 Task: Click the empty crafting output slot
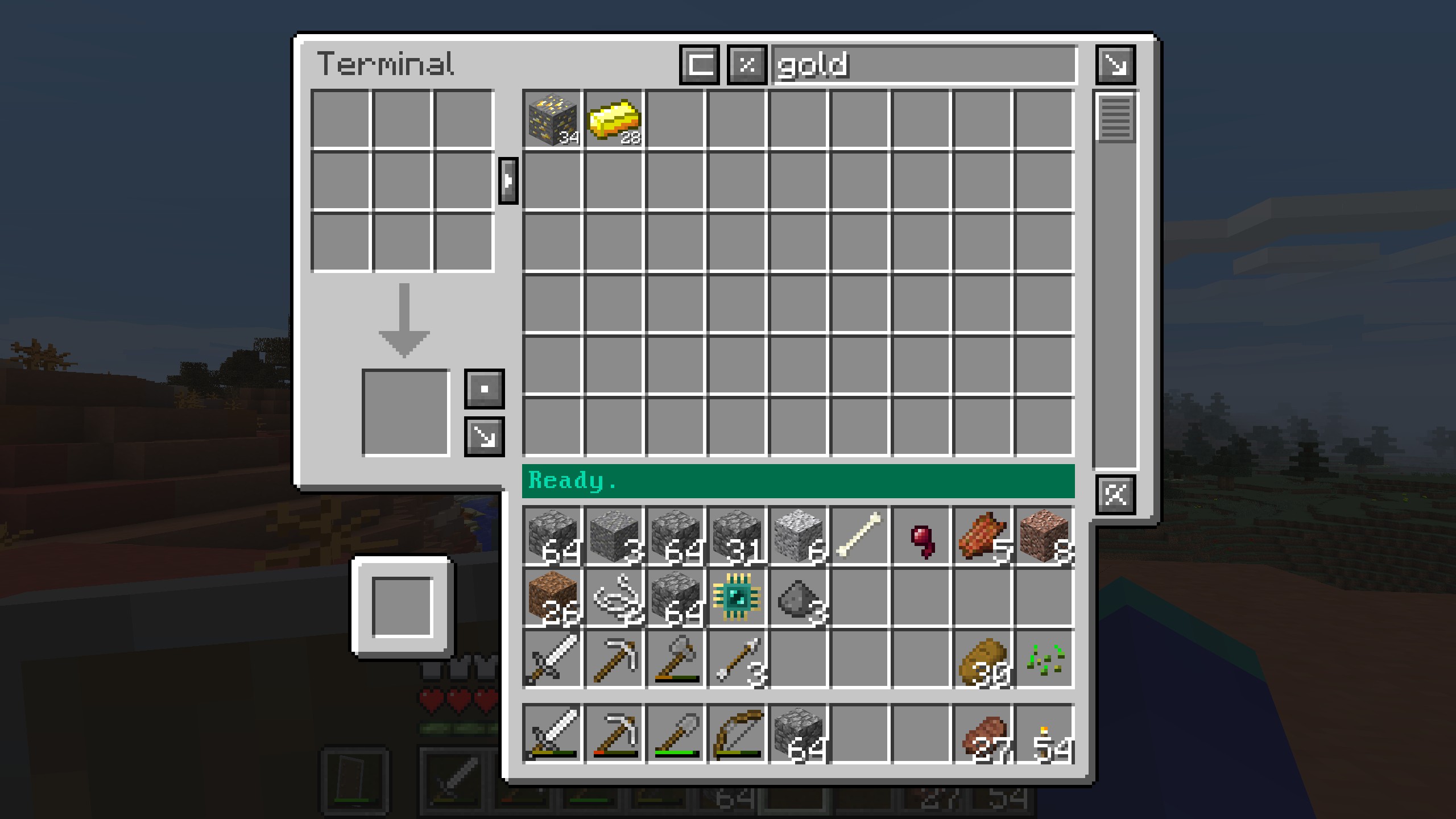[x=405, y=413]
